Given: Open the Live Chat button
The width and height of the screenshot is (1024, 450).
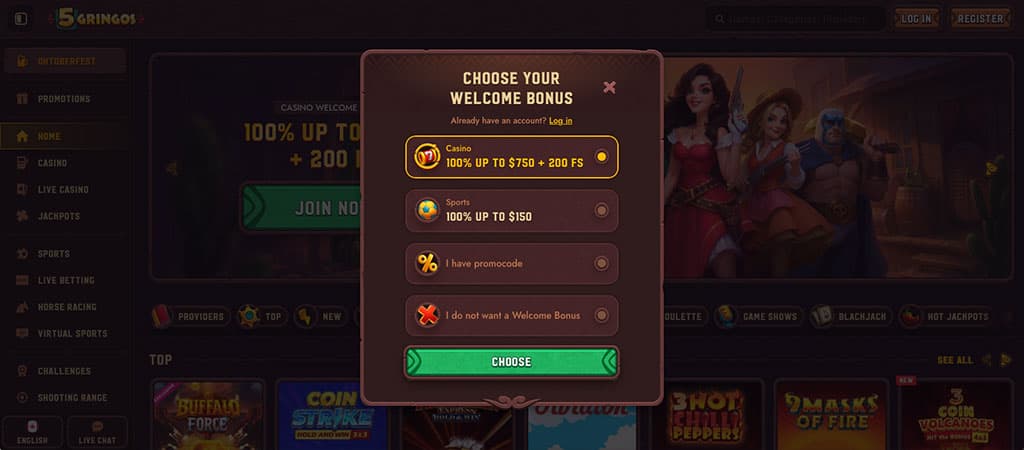Looking at the screenshot, I should click(97, 432).
